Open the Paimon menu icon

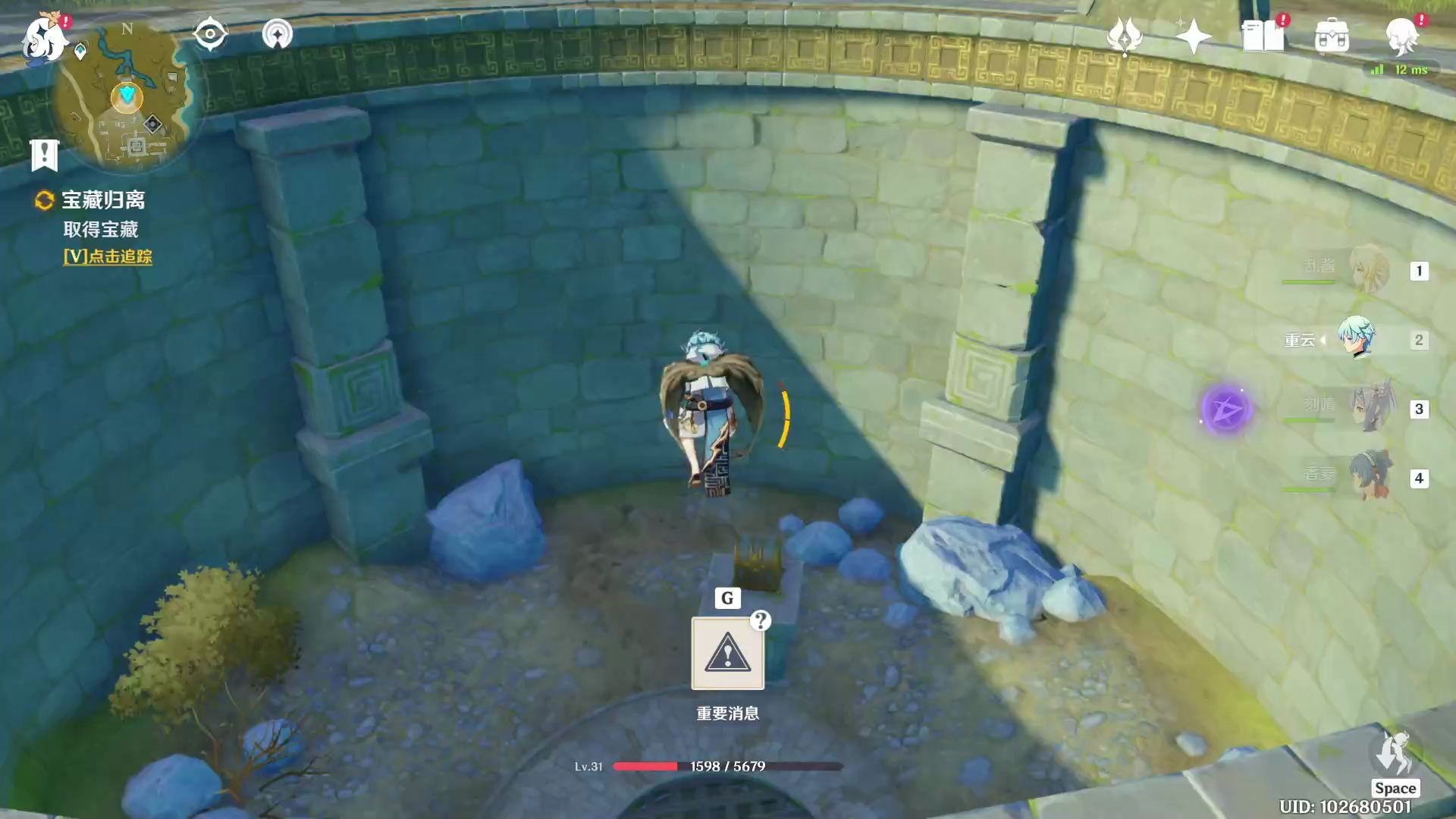pyautogui.click(x=44, y=38)
